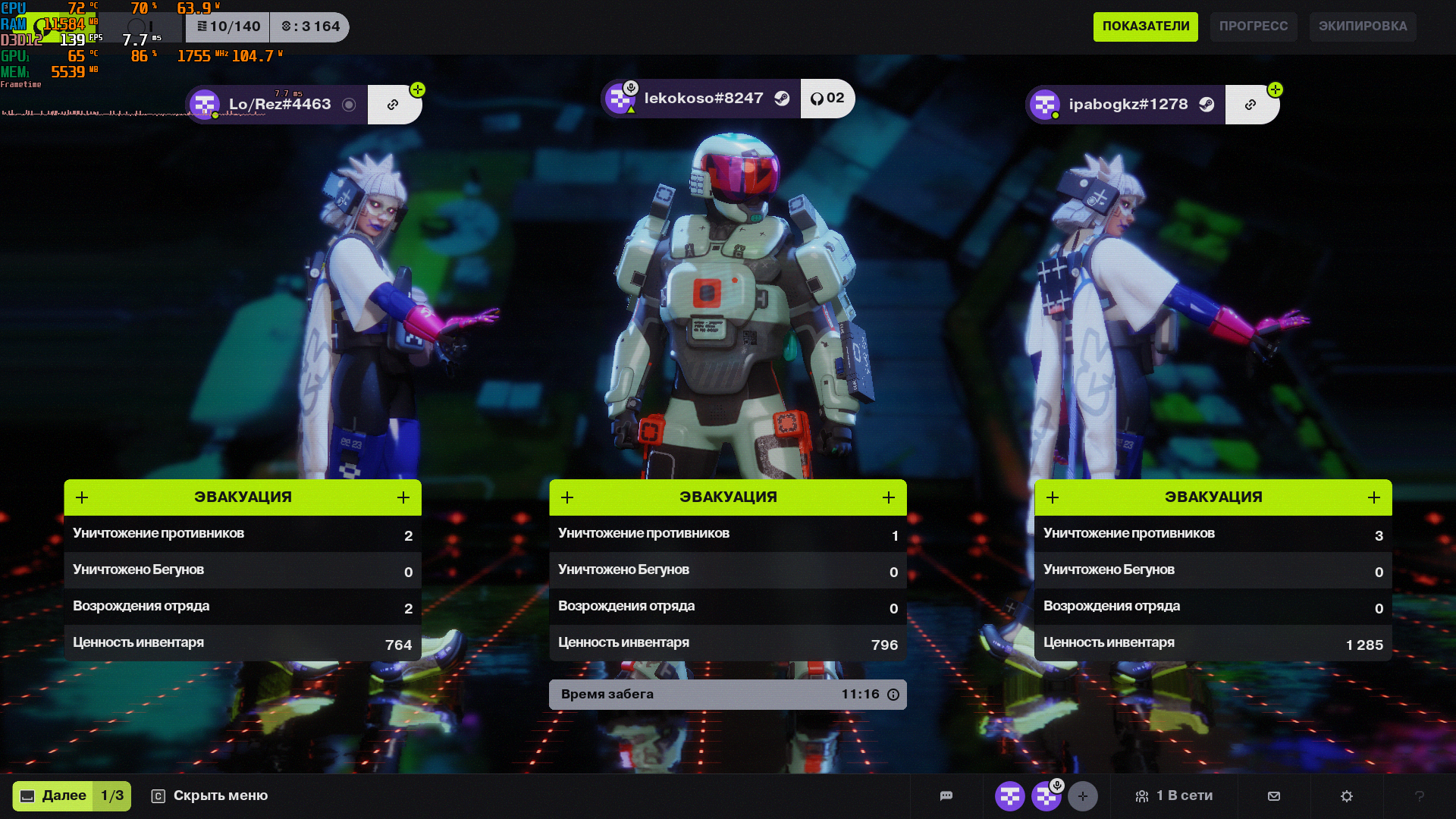Open the chat icon
Viewport: 1456px width, 819px height.
pyautogui.click(x=946, y=796)
